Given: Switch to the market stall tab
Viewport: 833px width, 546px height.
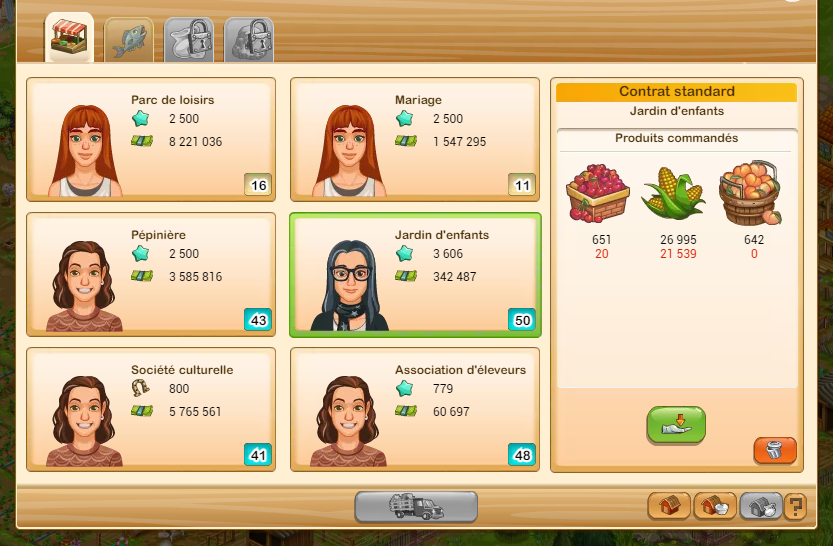Looking at the screenshot, I should point(69,38).
